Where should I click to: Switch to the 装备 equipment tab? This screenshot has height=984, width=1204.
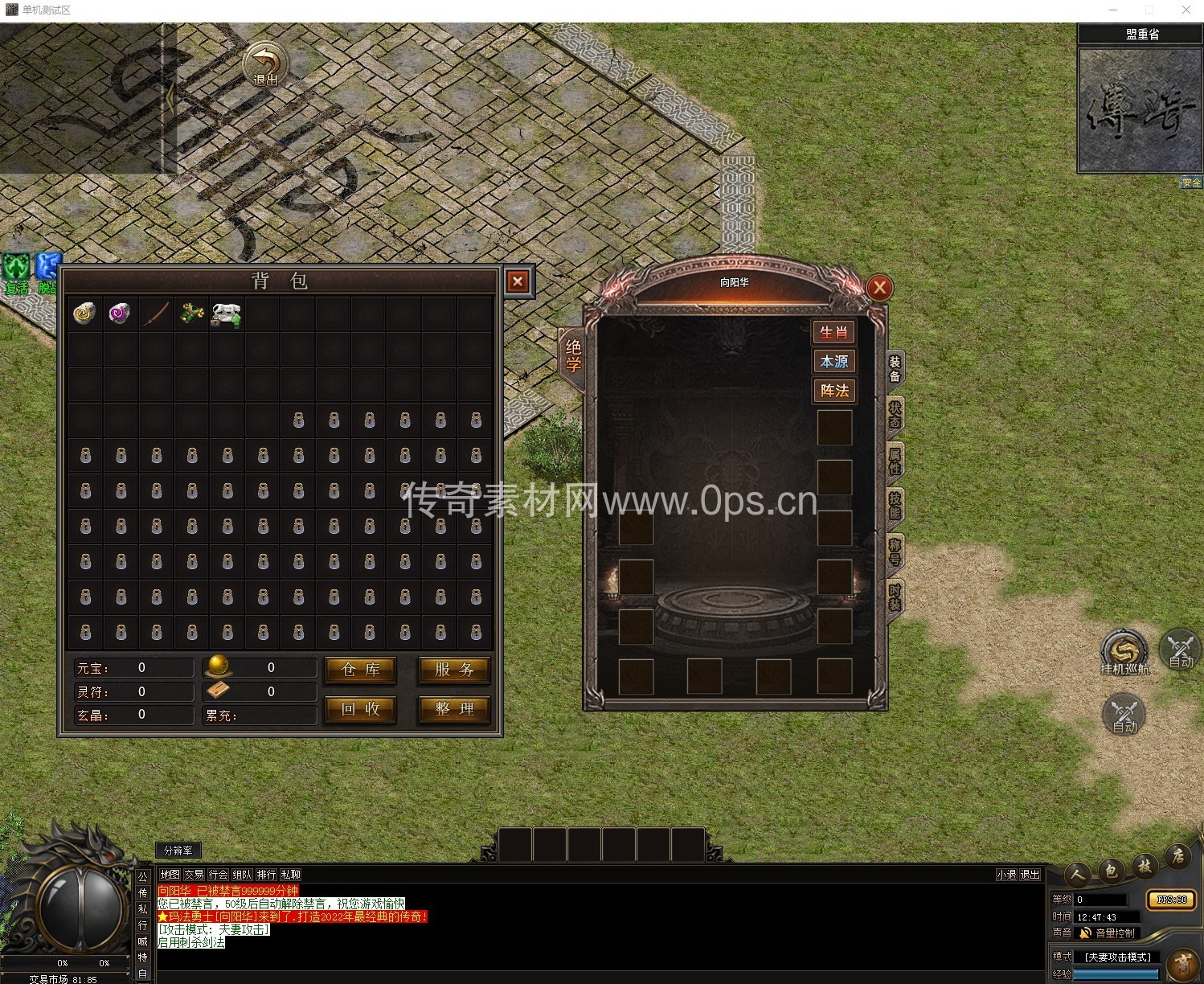pos(895,369)
